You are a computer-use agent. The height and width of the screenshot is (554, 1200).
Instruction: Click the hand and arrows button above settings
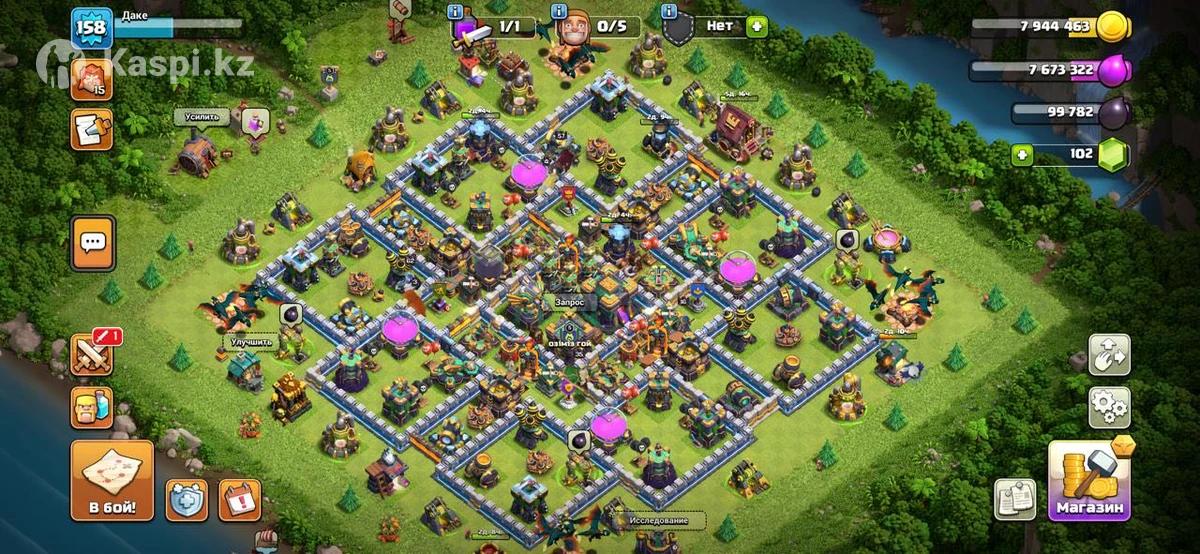click(1109, 354)
